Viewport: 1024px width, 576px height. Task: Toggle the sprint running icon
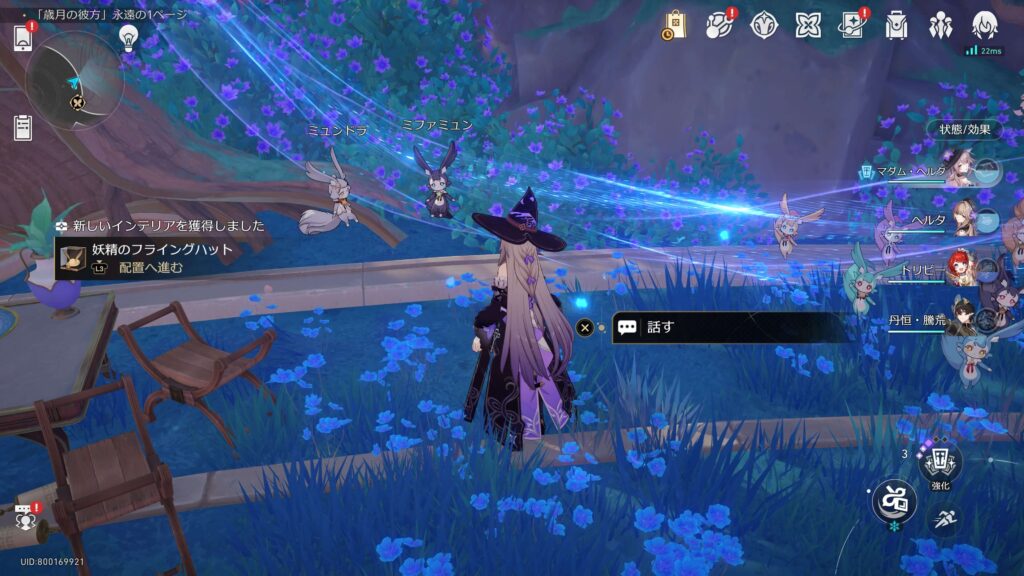[943, 519]
